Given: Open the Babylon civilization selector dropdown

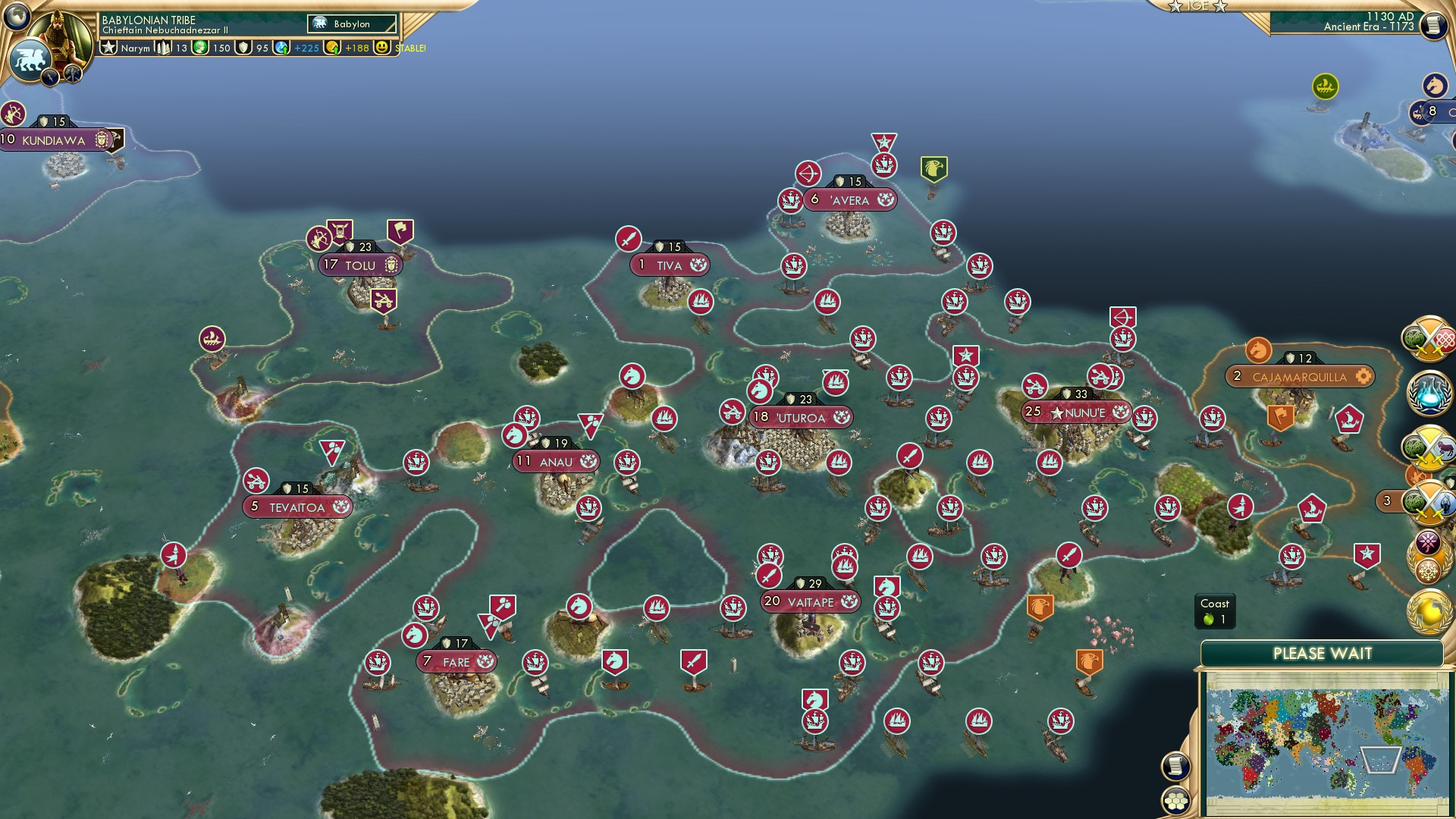Looking at the screenshot, I should [353, 24].
